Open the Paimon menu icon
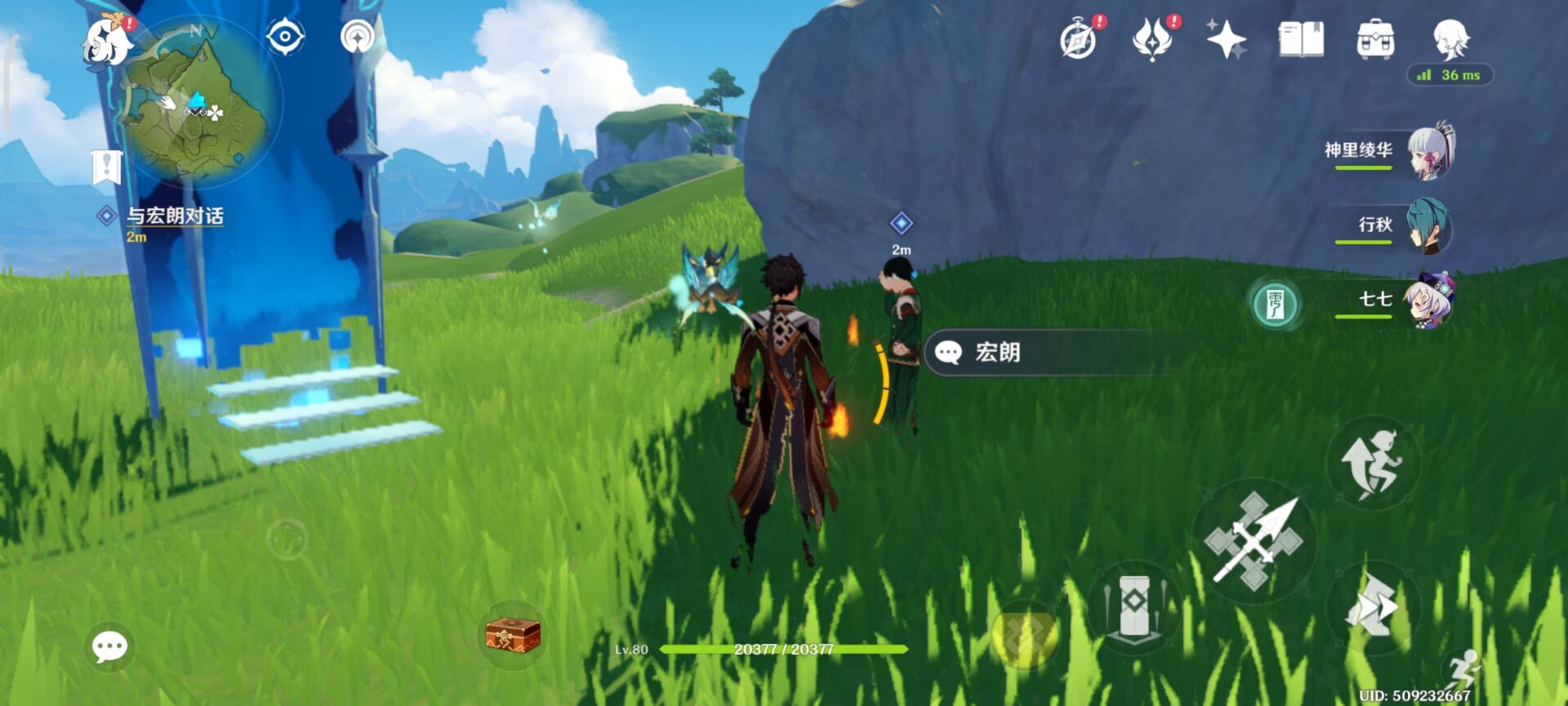This screenshot has height=706, width=1568. (108, 41)
